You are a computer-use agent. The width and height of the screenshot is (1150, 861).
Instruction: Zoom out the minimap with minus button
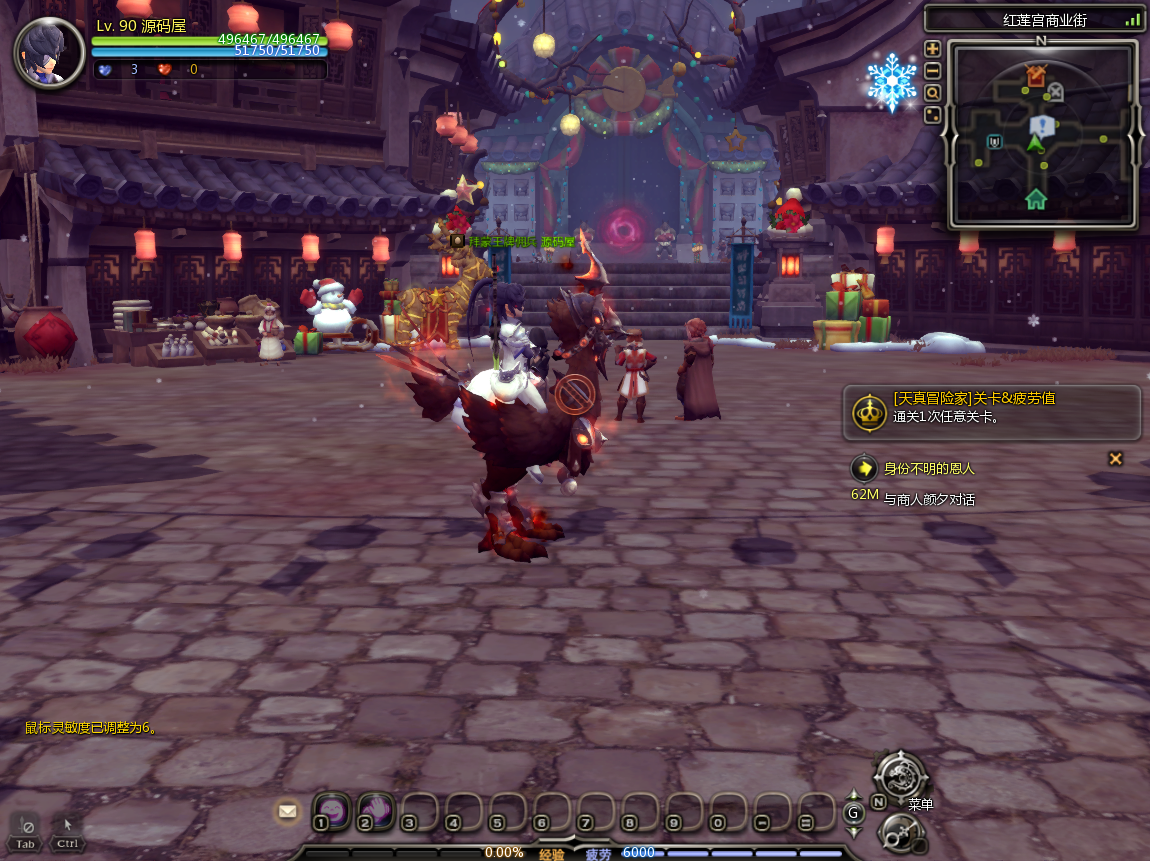pos(932,71)
